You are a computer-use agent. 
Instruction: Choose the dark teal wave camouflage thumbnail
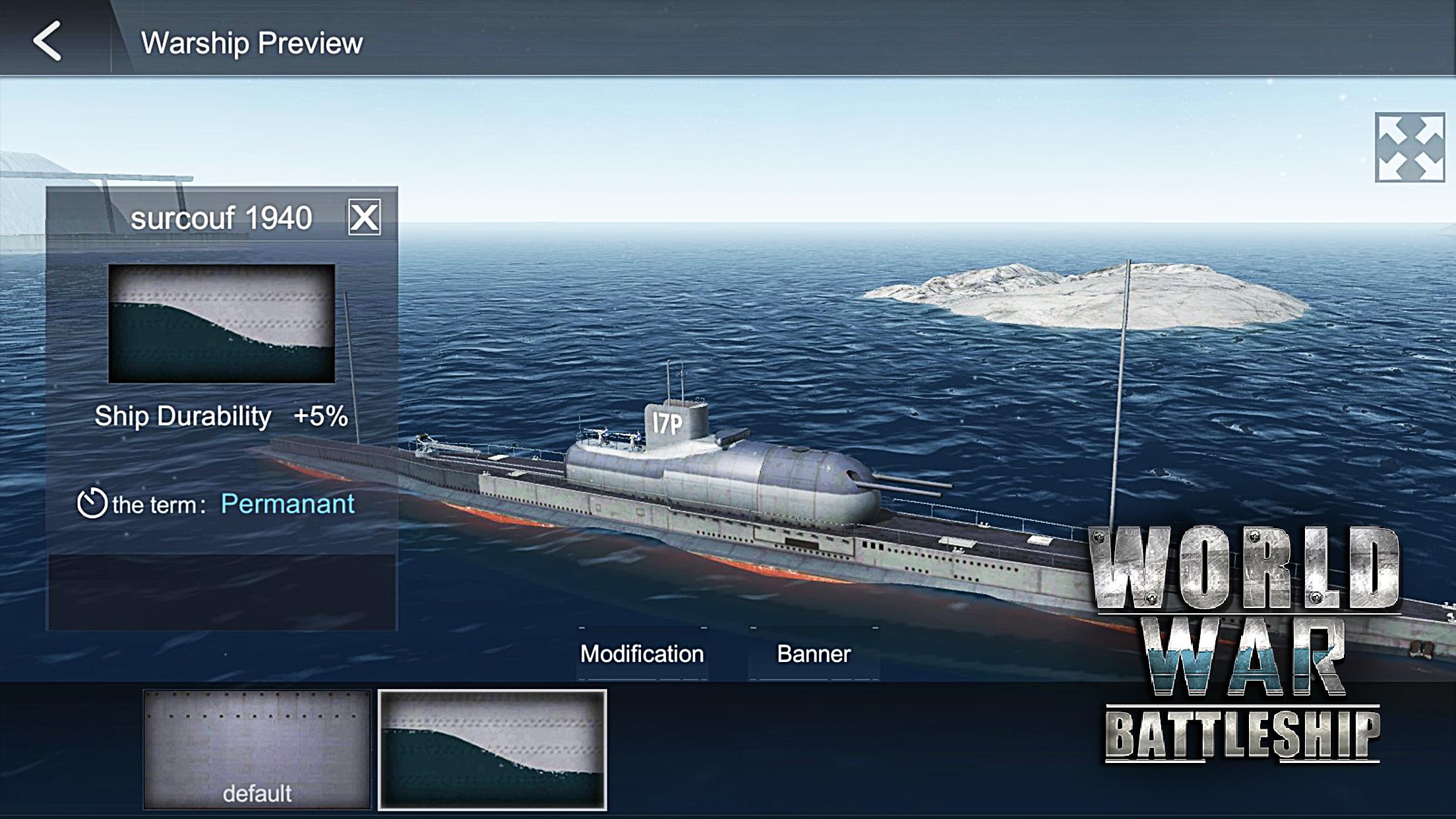tap(492, 749)
